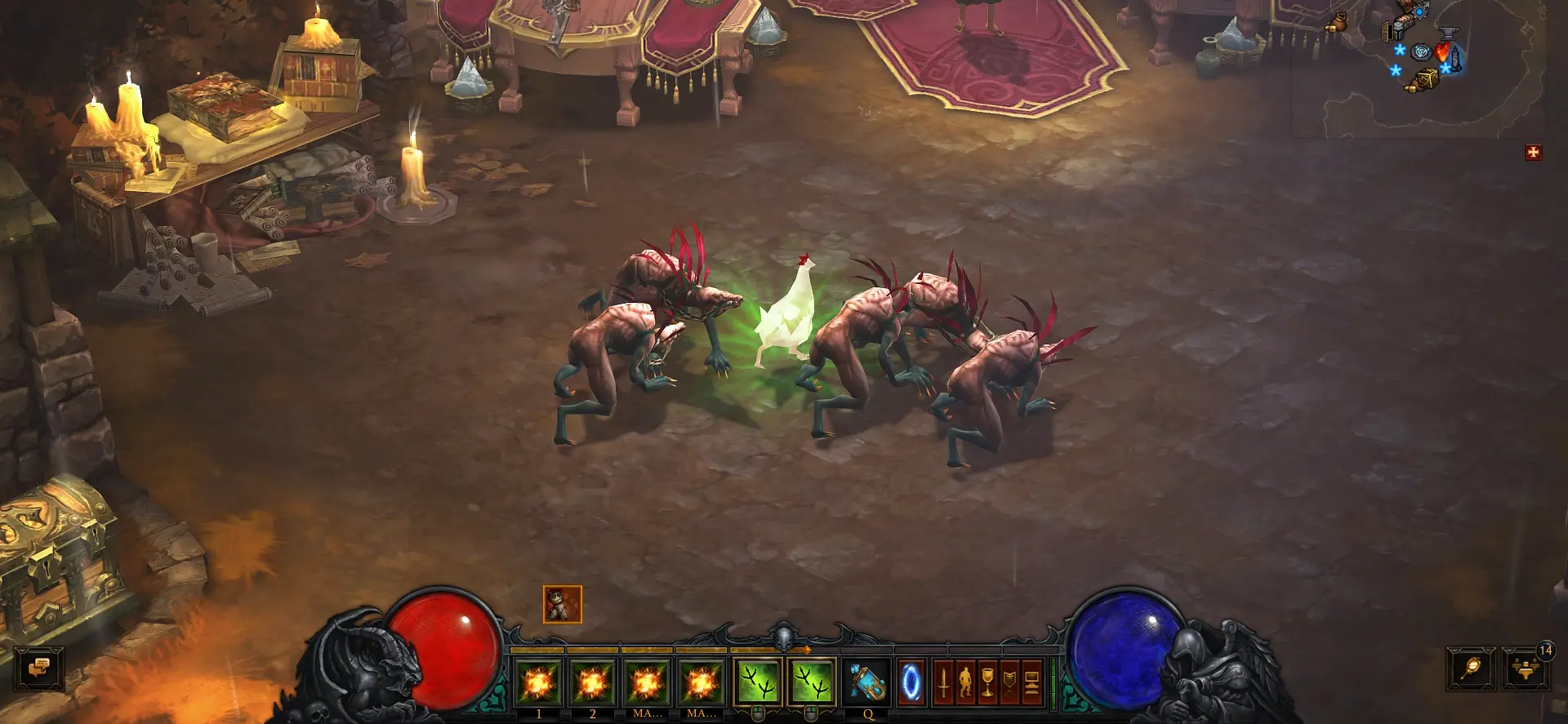Image resolution: width=1568 pixels, height=724 pixels.
Task: Open the chat speech bubble button
Action: coord(39,669)
